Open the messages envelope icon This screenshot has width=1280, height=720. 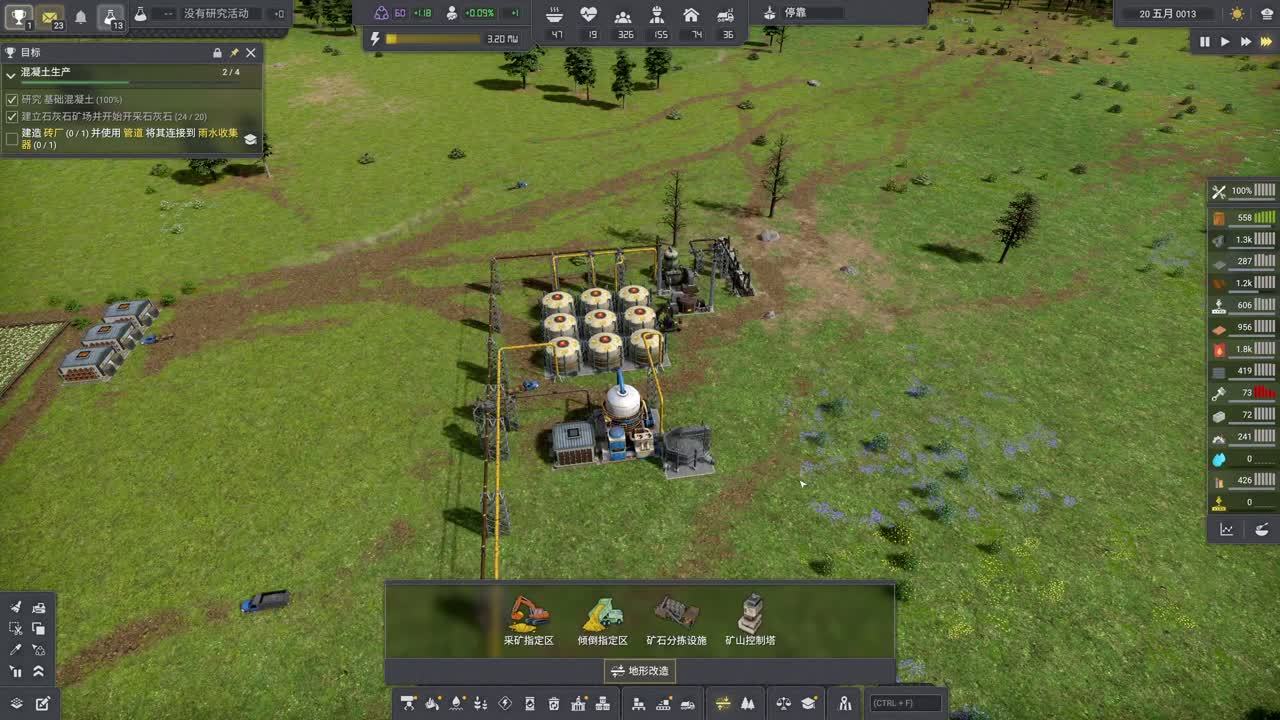(50, 15)
